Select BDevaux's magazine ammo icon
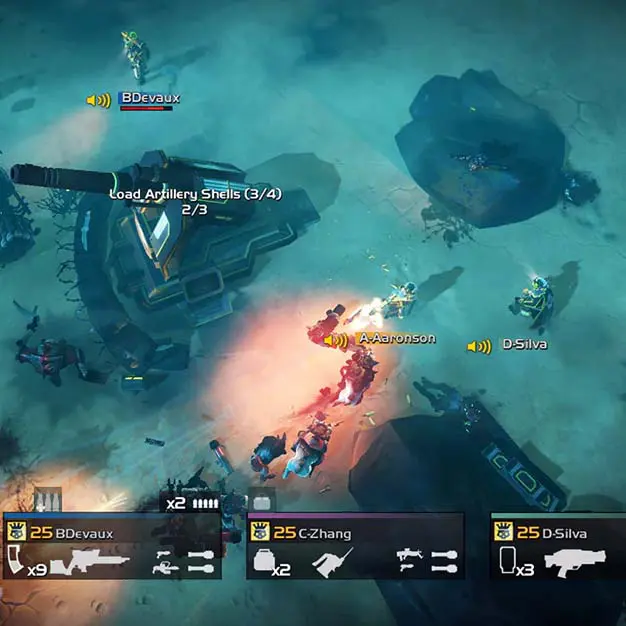This screenshot has height=626, width=626. coord(17,563)
